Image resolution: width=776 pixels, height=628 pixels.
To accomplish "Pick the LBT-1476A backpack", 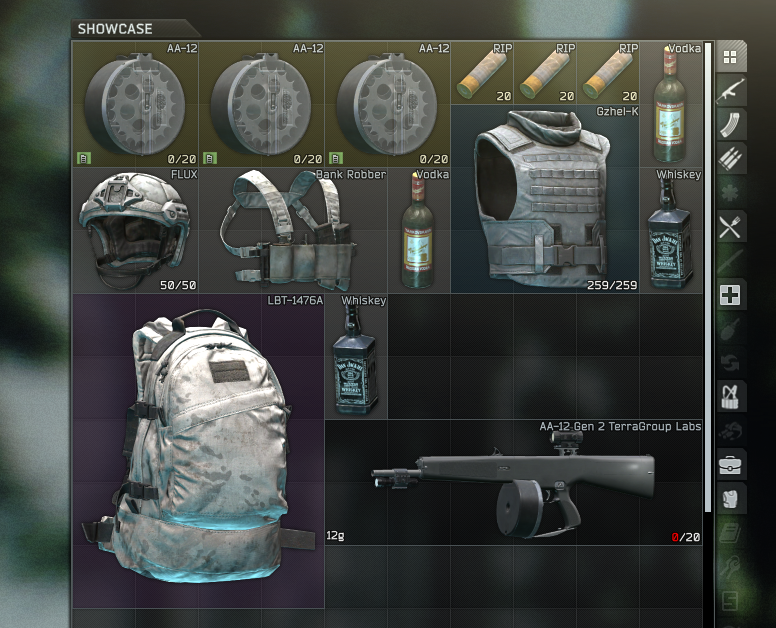I will (198, 451).
